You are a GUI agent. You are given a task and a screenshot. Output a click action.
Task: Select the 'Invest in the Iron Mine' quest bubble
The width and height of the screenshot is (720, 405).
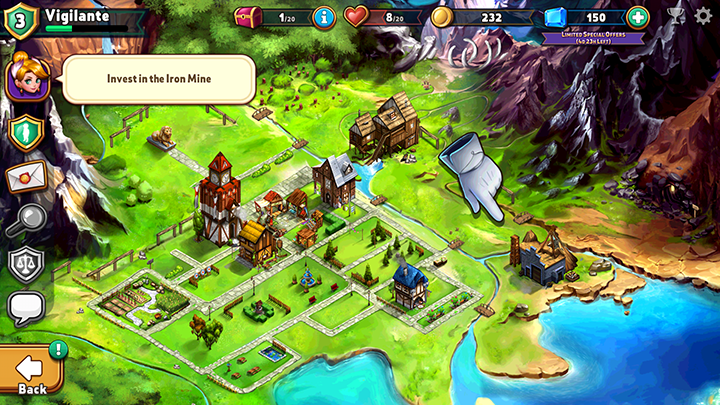click(160, 79)
